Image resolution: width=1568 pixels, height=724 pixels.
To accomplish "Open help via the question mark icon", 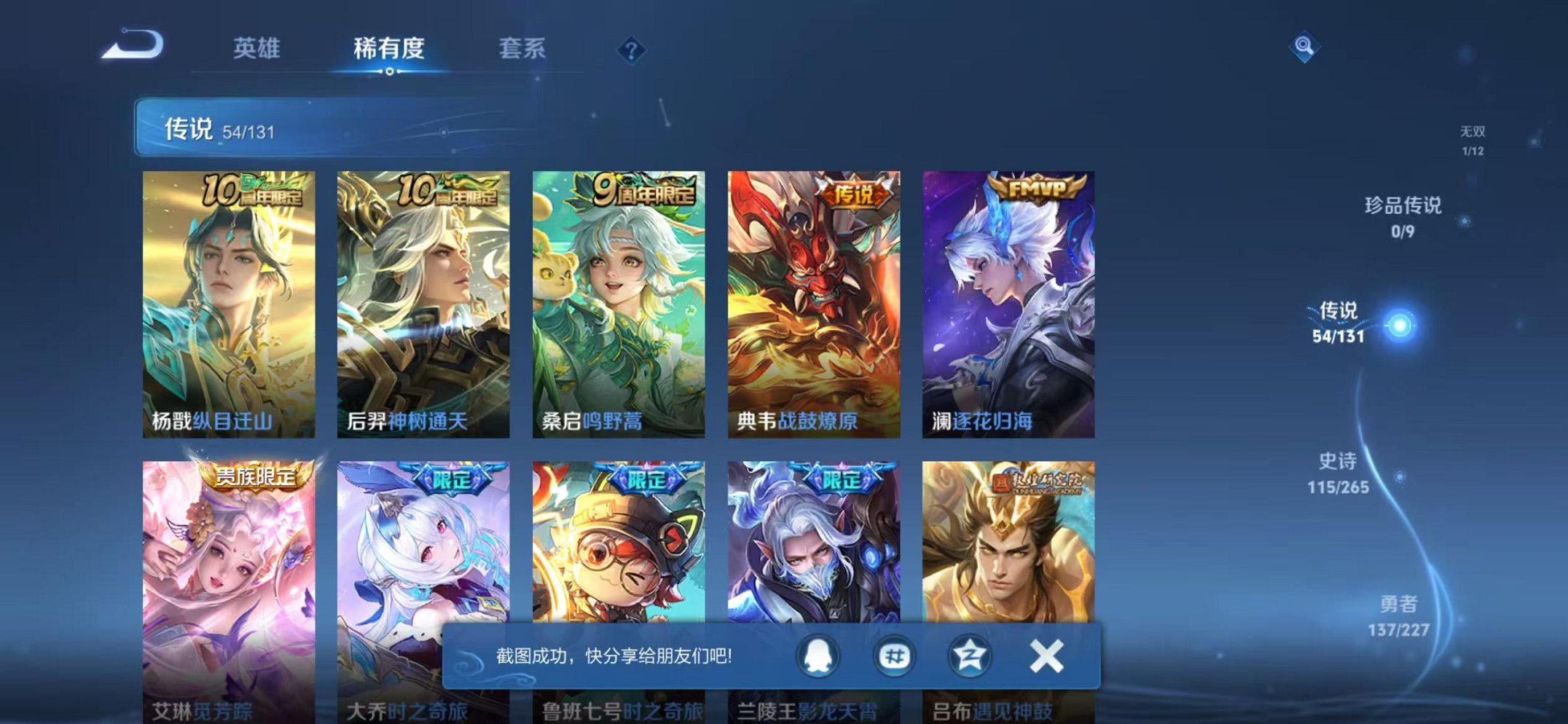I will point(631,50).
